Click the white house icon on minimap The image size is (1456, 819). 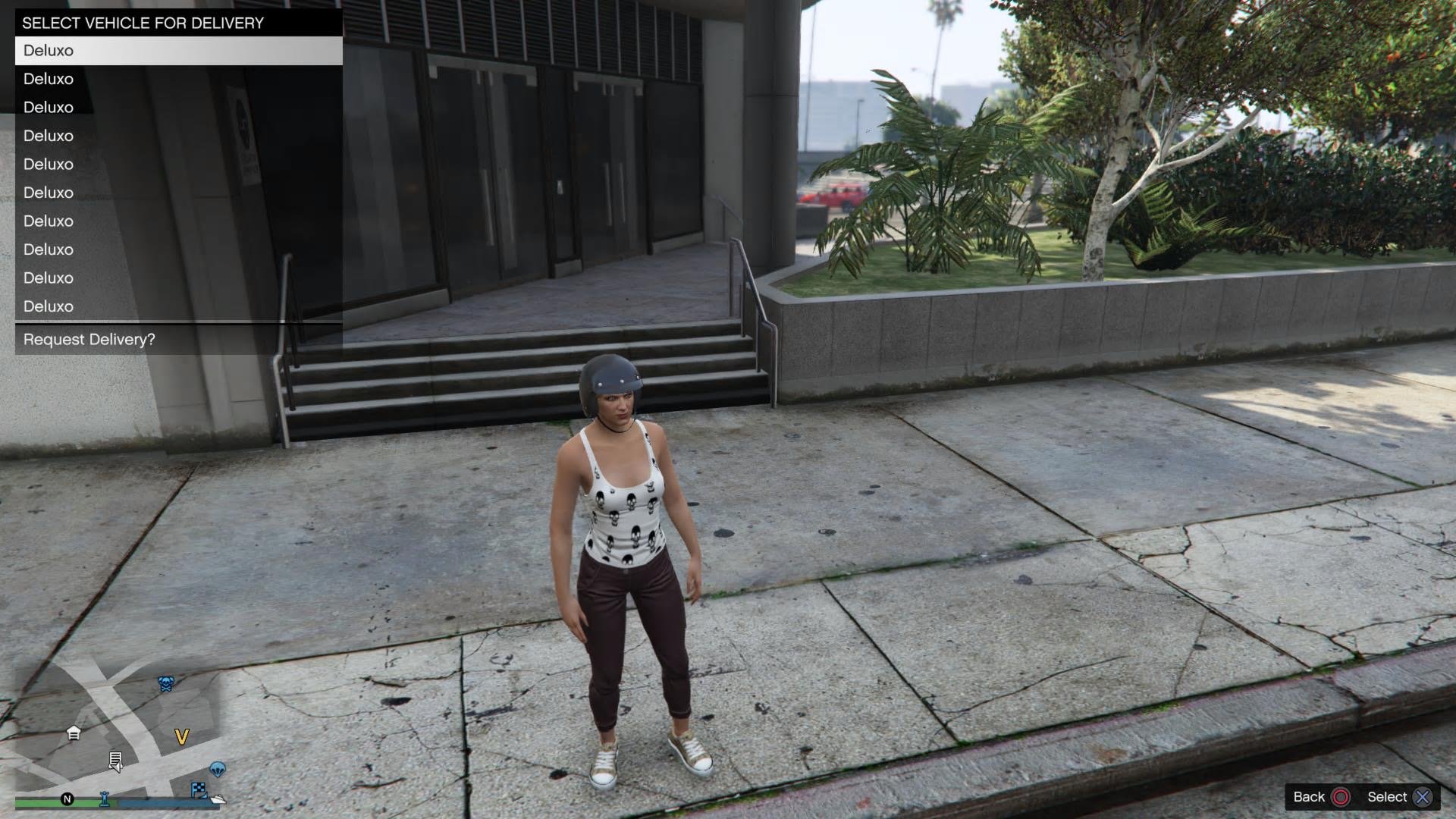click(x=74, y=733)
